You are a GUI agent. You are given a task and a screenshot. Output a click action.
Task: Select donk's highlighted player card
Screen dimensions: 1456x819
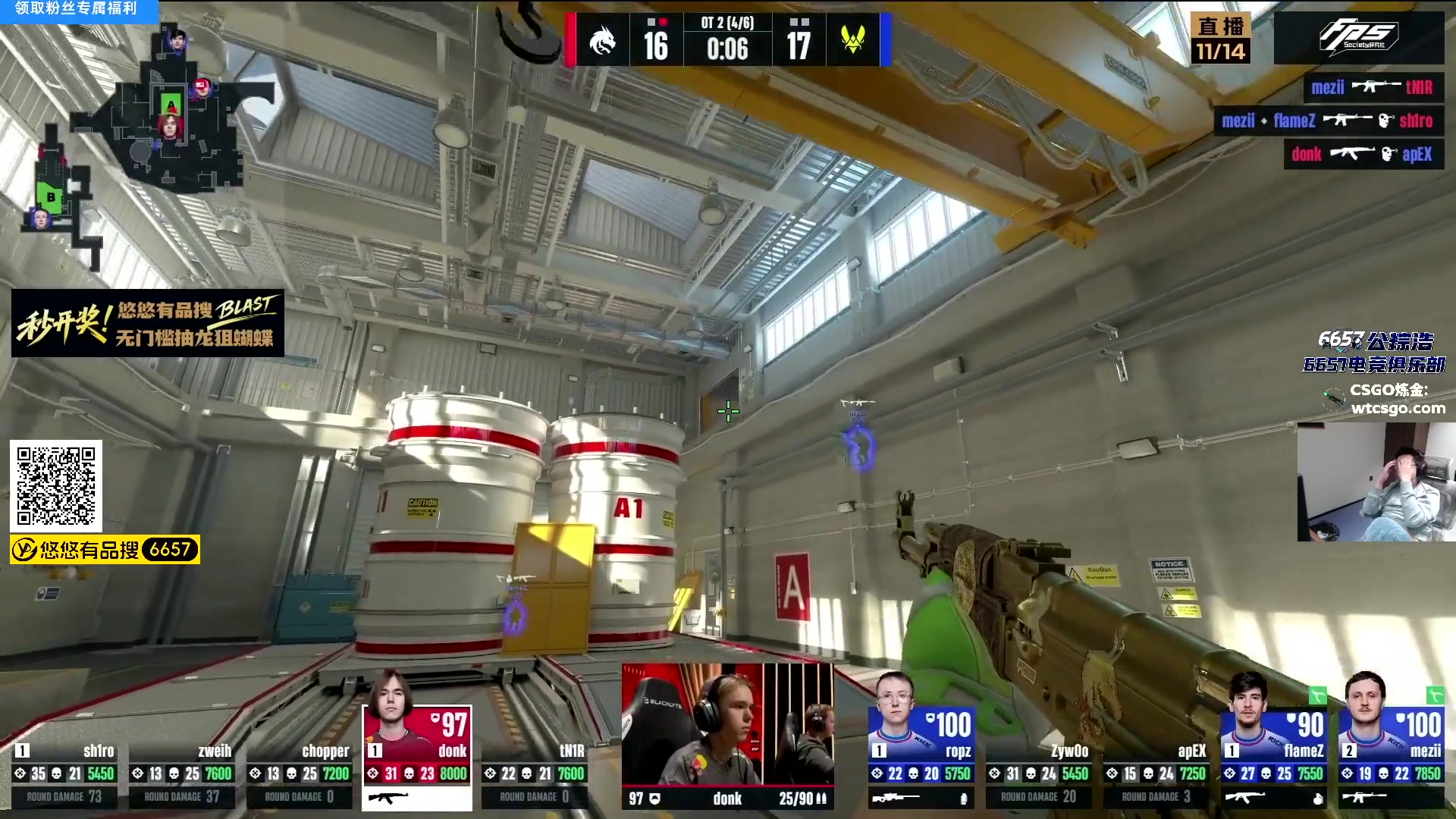[417, 757]
